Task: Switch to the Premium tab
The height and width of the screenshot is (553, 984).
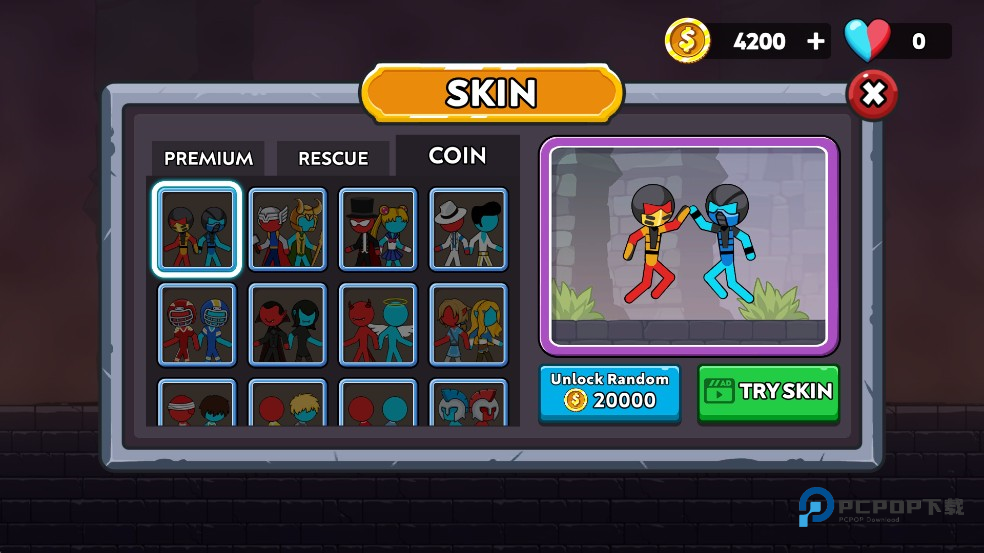Action: (208, 158)
